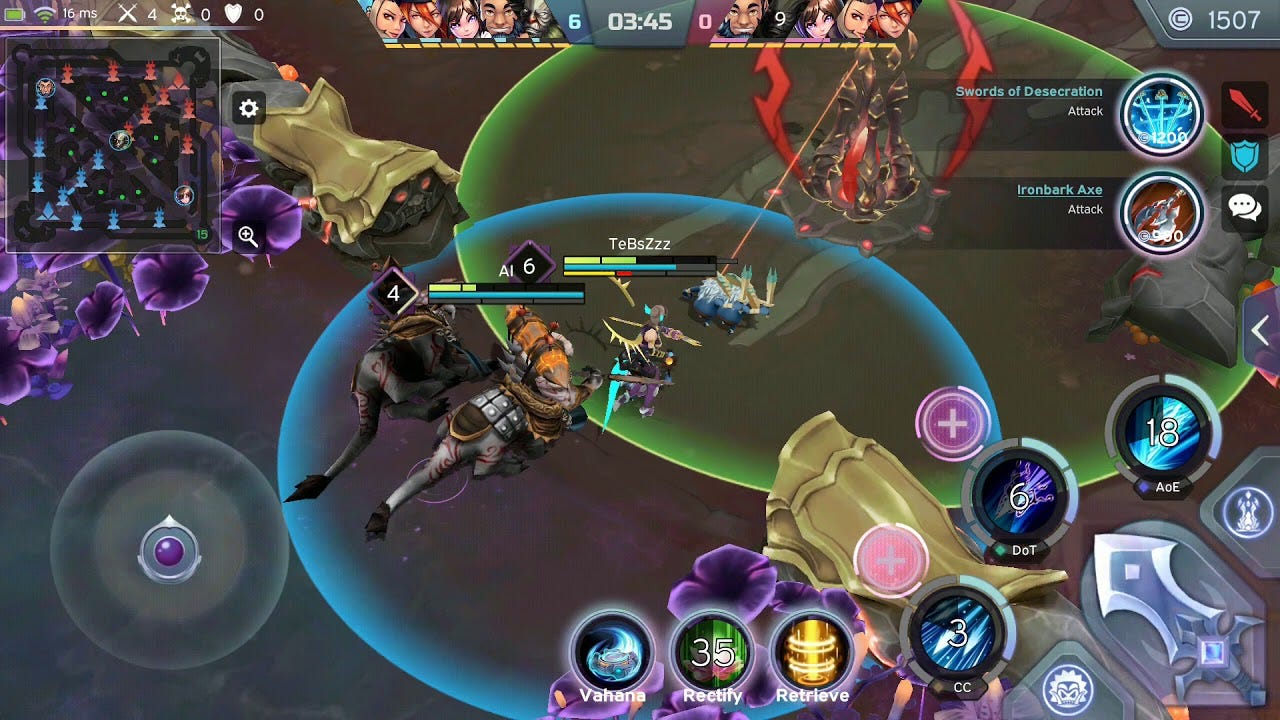1280x720 pixels.
Task: Activate the AoE skill
Action: point(1164,434)
